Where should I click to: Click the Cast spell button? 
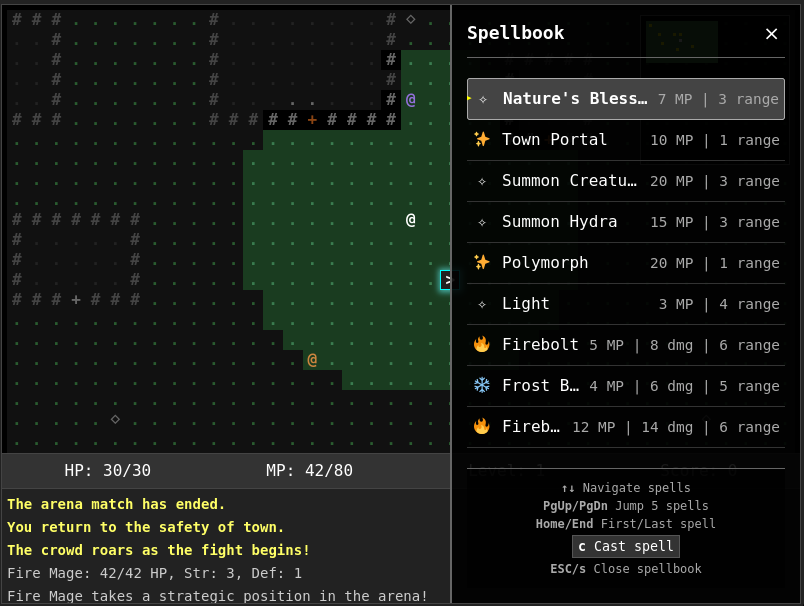point(626,547)
